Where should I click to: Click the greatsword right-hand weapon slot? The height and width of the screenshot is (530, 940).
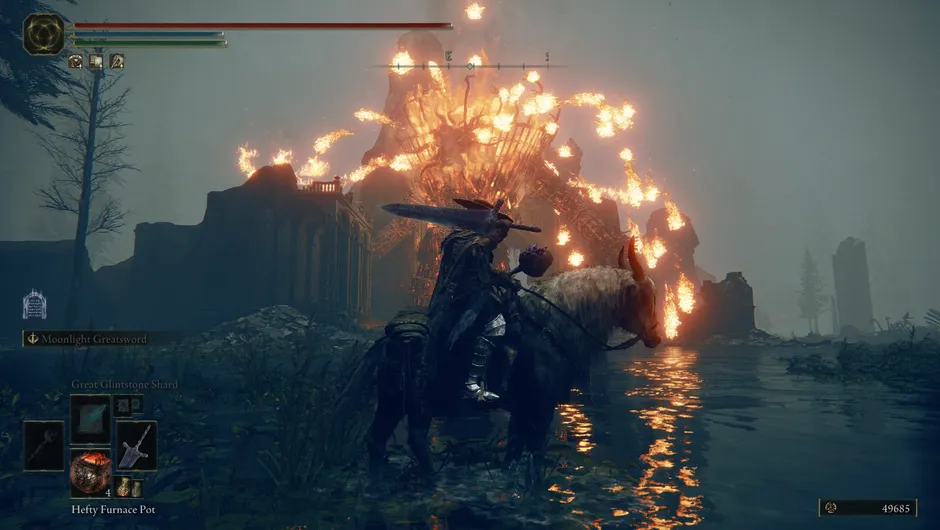coord(136,445)
